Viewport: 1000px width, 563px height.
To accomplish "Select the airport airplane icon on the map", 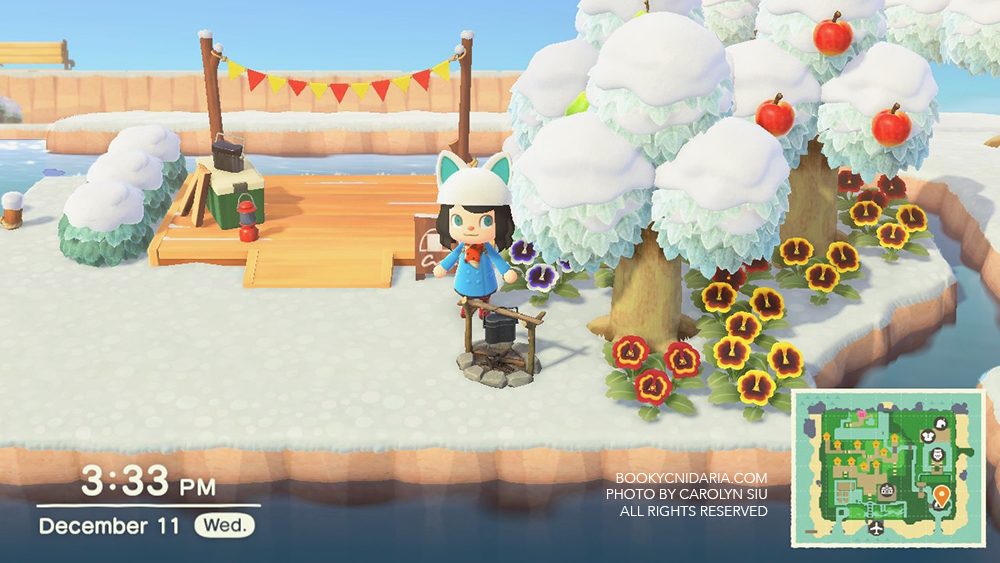I will click(876, 528).
